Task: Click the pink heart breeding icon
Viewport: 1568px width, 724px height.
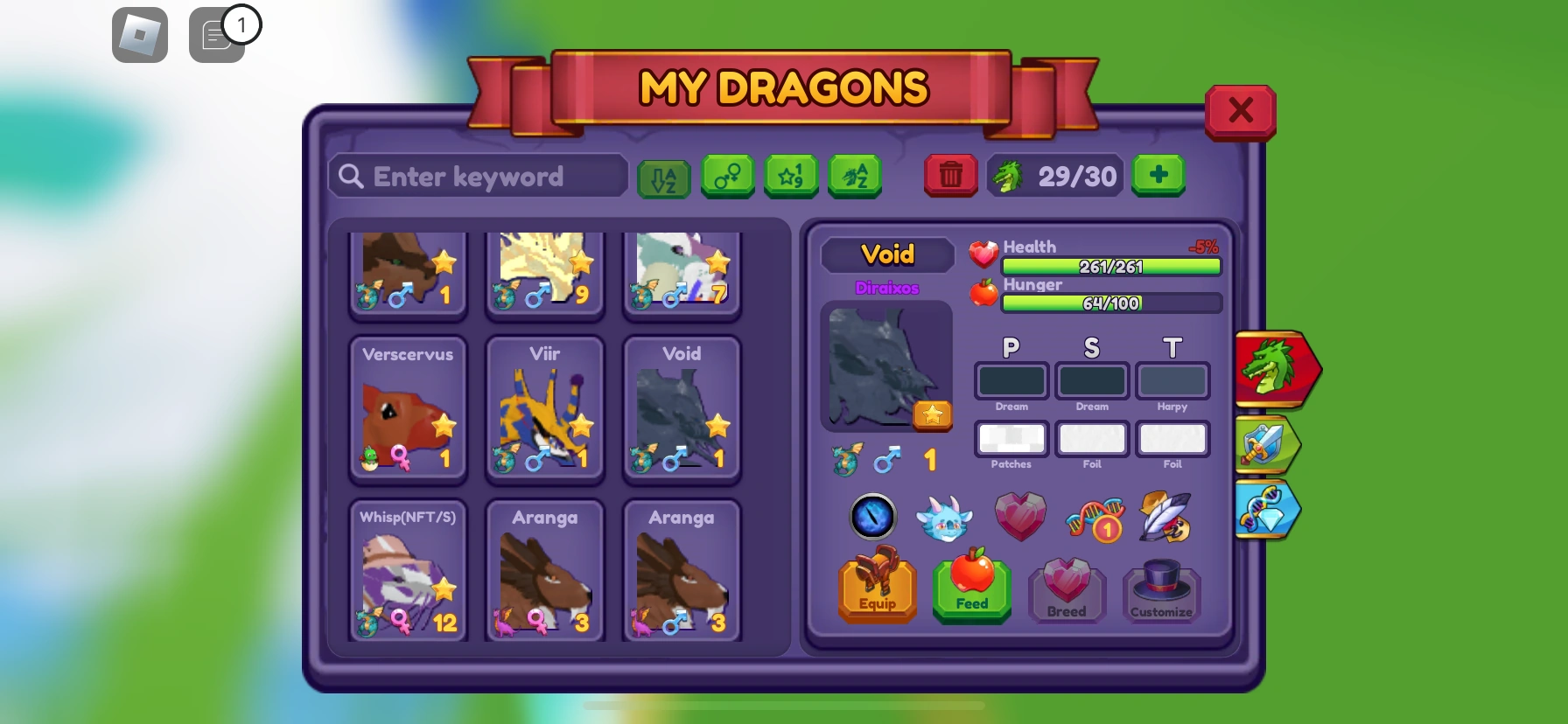Action: 1020,517
